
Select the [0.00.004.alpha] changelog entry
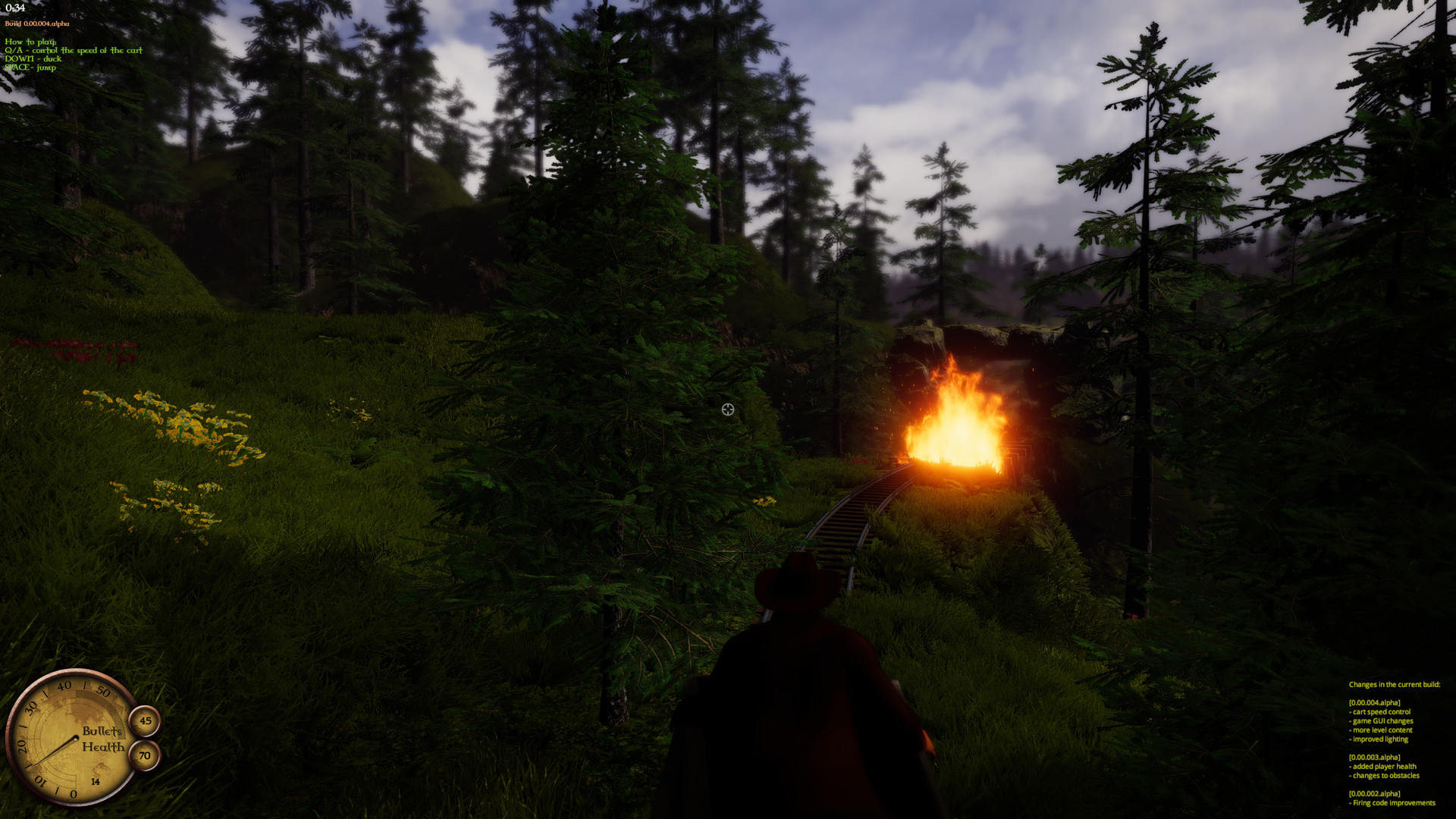click(1376, 702)
